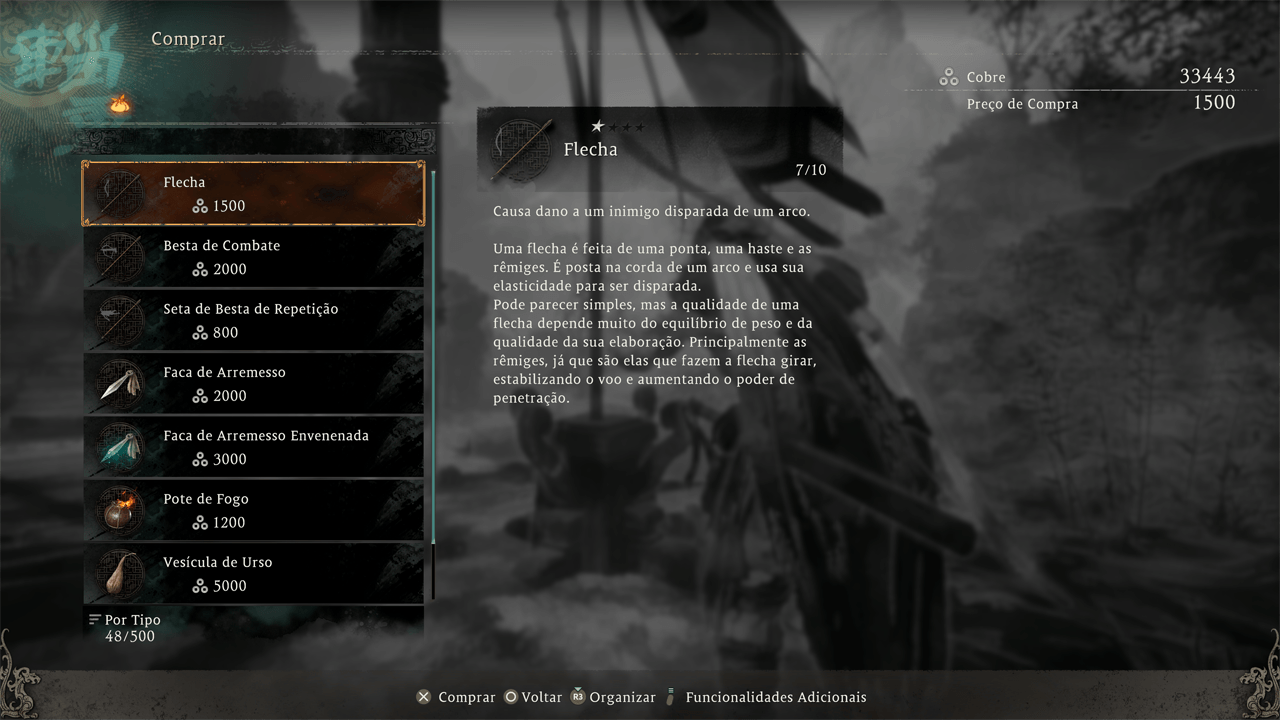Screen dimensions: 1280x720
Task: Select the Flecha item for 1500
Action: [253, 194]
